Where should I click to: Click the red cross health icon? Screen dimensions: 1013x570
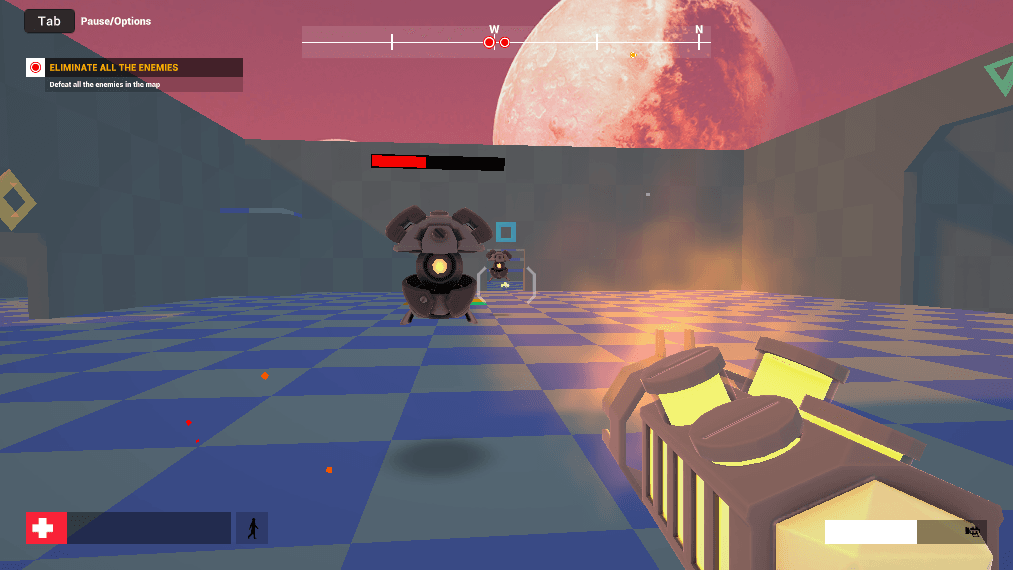(x=46, y=528)
